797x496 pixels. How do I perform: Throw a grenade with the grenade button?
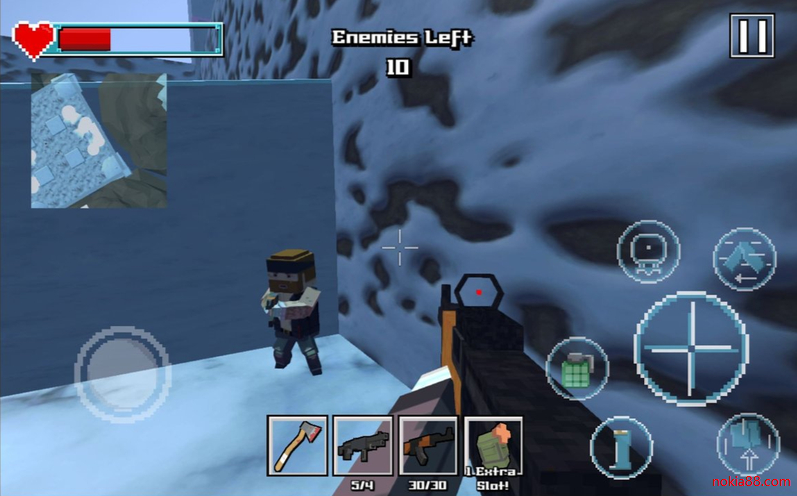point(577,368)
